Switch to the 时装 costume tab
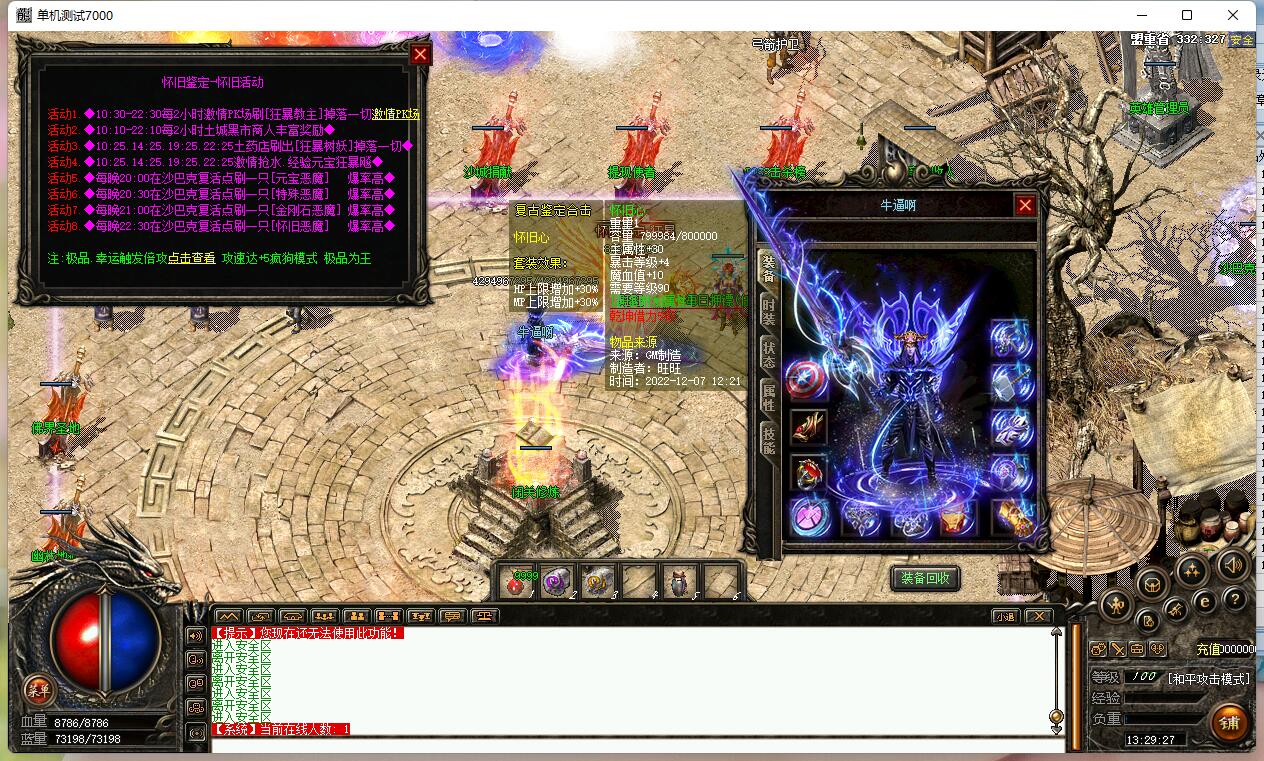The width and height of the screenshot is (1264, 761). [768, 311]
